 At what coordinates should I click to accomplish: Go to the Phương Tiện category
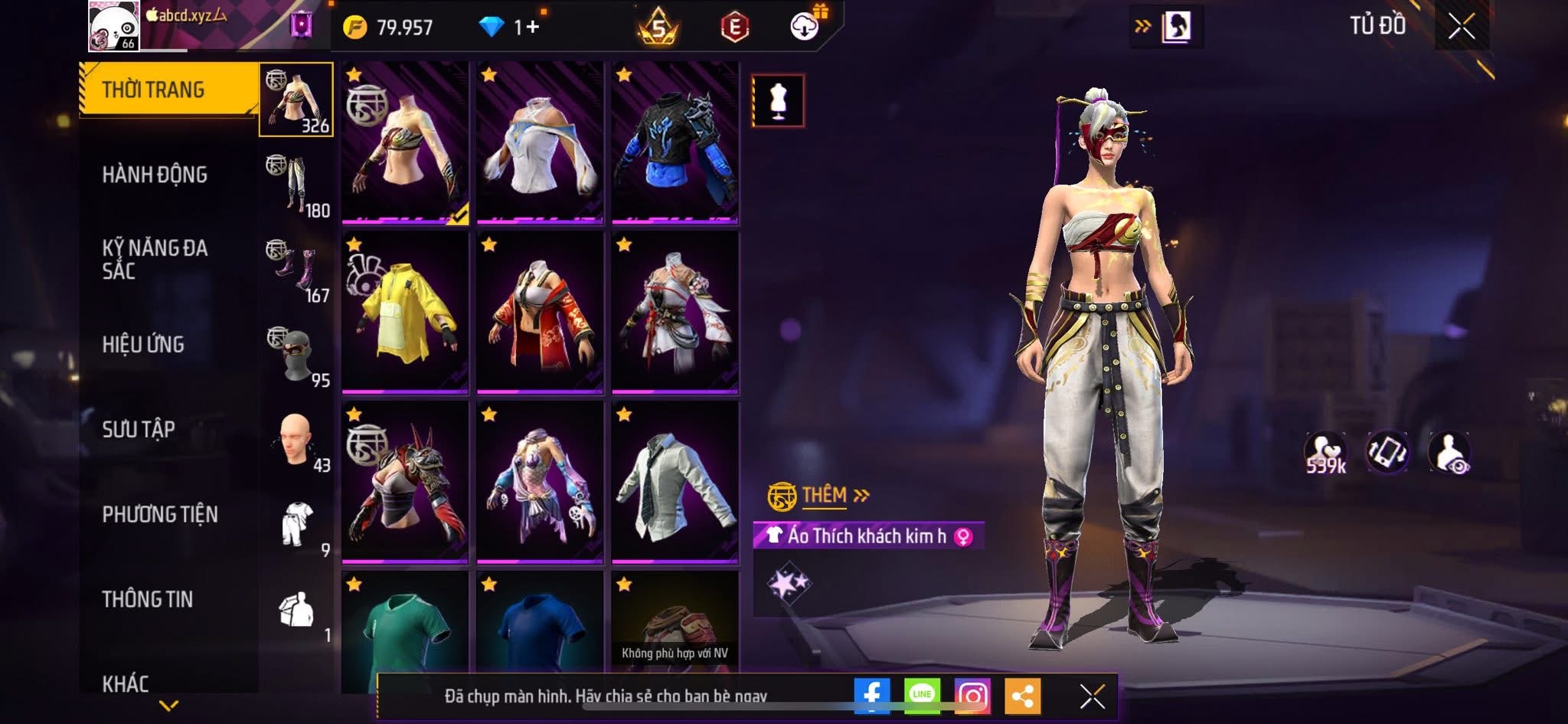(x=160, y=514)
